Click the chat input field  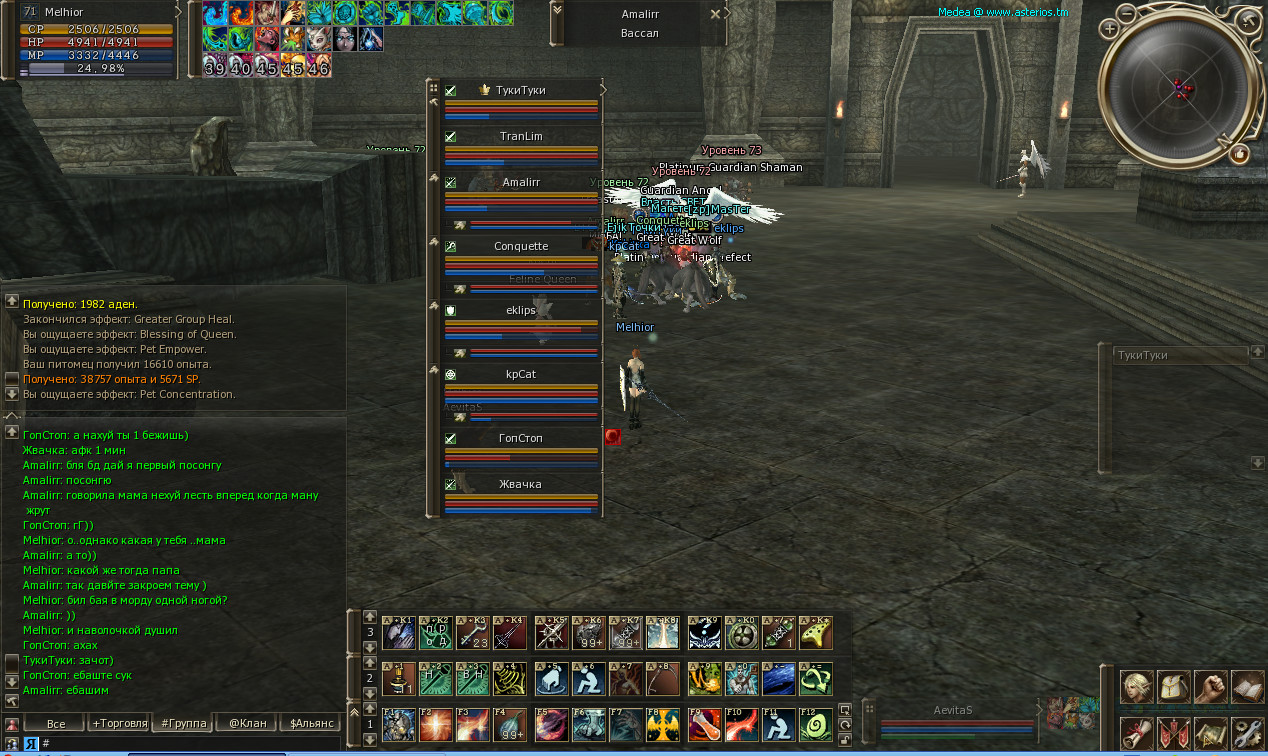coord(190,743)
